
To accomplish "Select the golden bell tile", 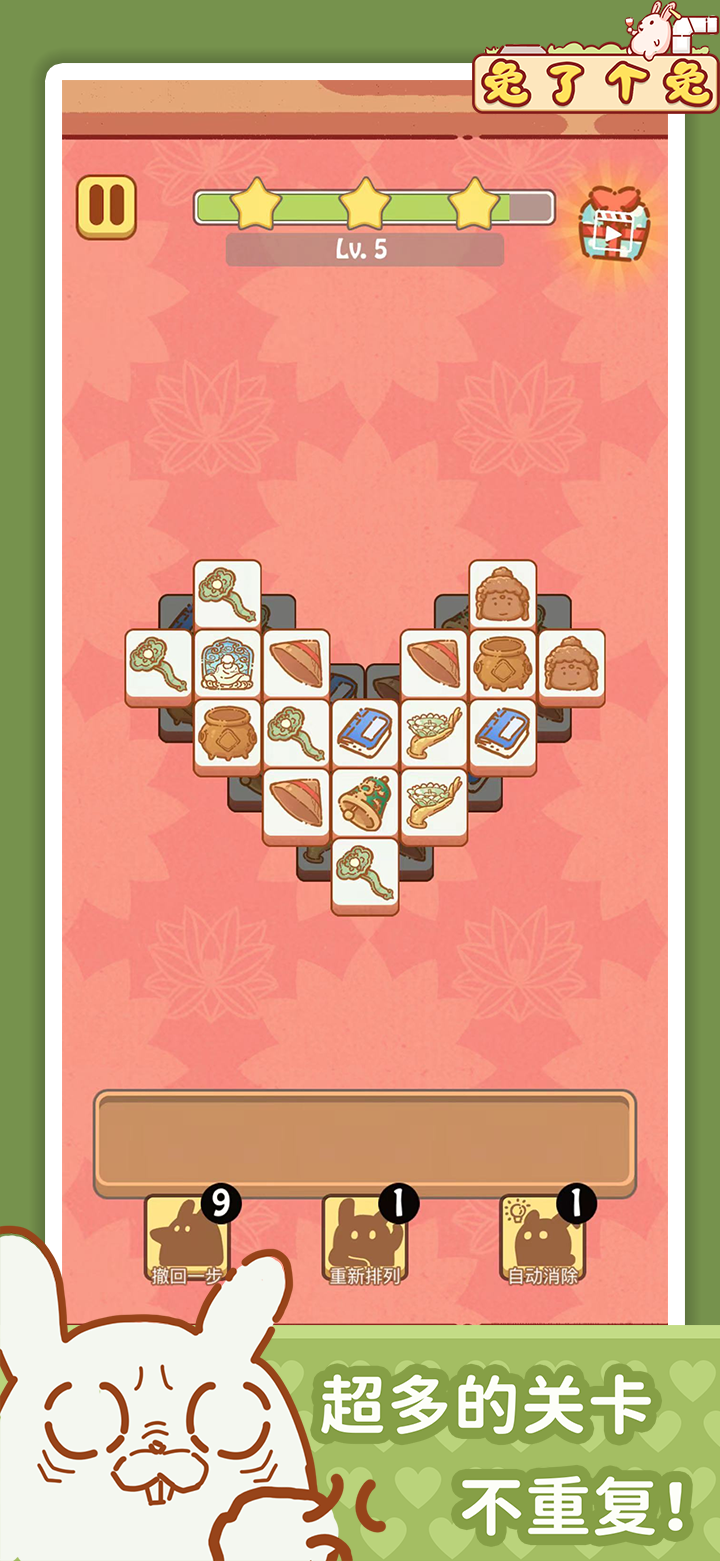I will (x=365, y=802).
